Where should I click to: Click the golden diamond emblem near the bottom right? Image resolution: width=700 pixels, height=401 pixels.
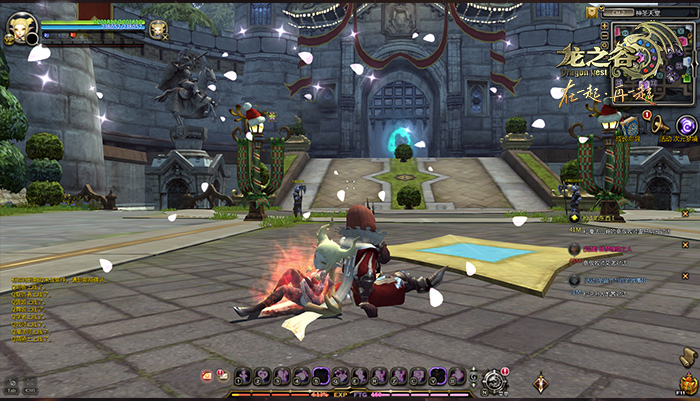(541, 381)
